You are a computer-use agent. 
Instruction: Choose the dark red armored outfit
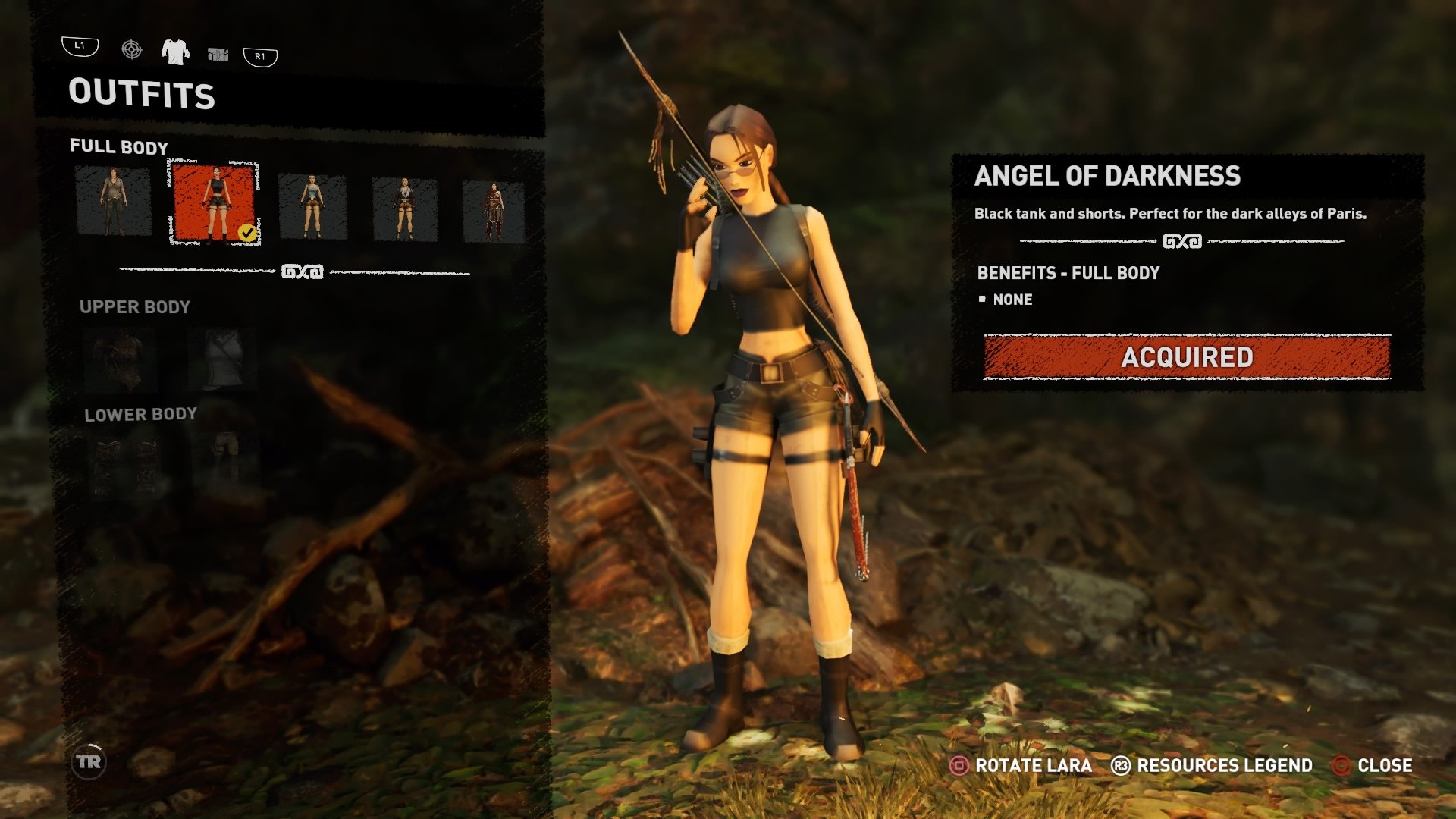[x=494, y=212]
